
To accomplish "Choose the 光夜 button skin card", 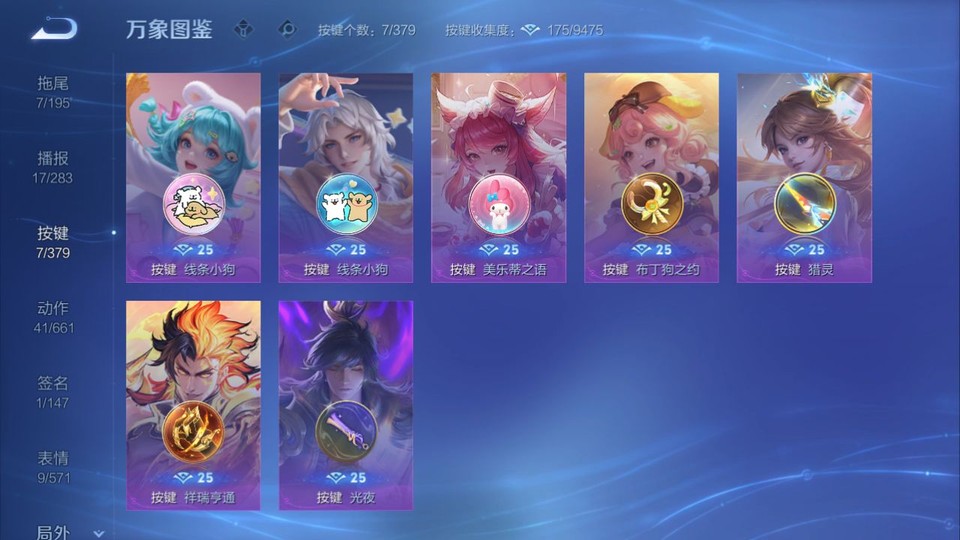I will tap(346, 405).
